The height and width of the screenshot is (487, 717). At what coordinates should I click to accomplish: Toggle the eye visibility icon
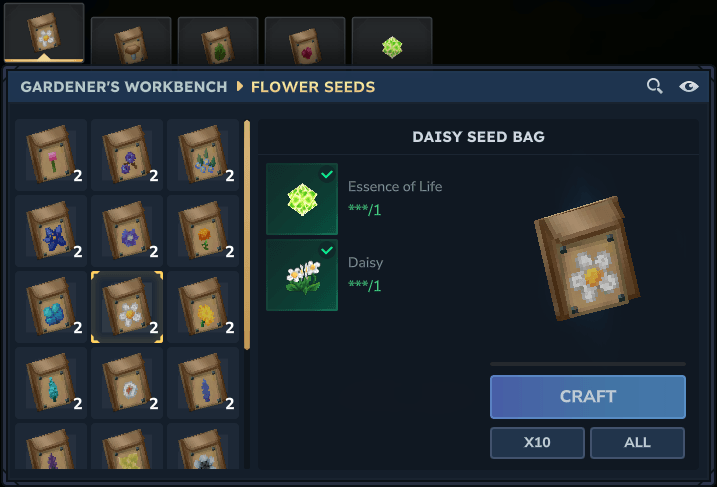click(x=689, y=86)
